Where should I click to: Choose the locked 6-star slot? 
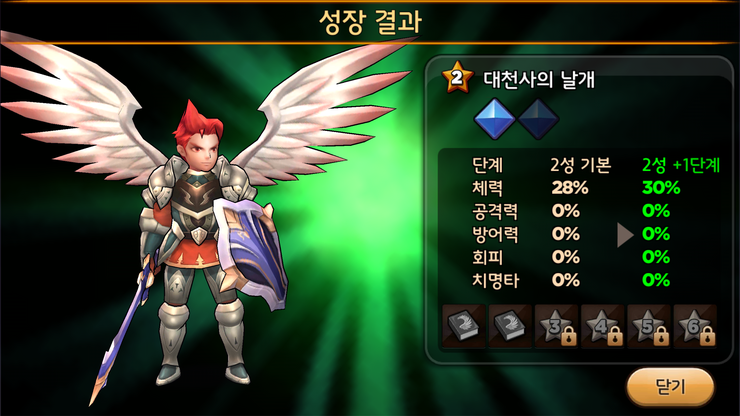(x=694, y=324)
